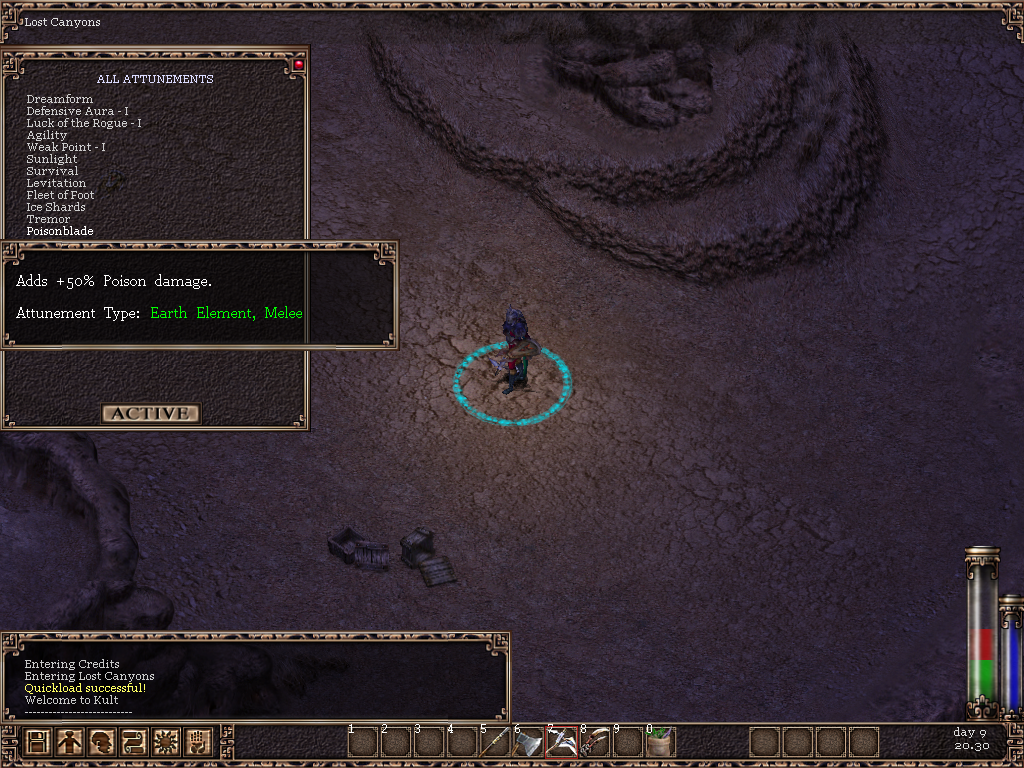Close the All Attunements panel
The image size is (1024, 768).
(298, 65)
